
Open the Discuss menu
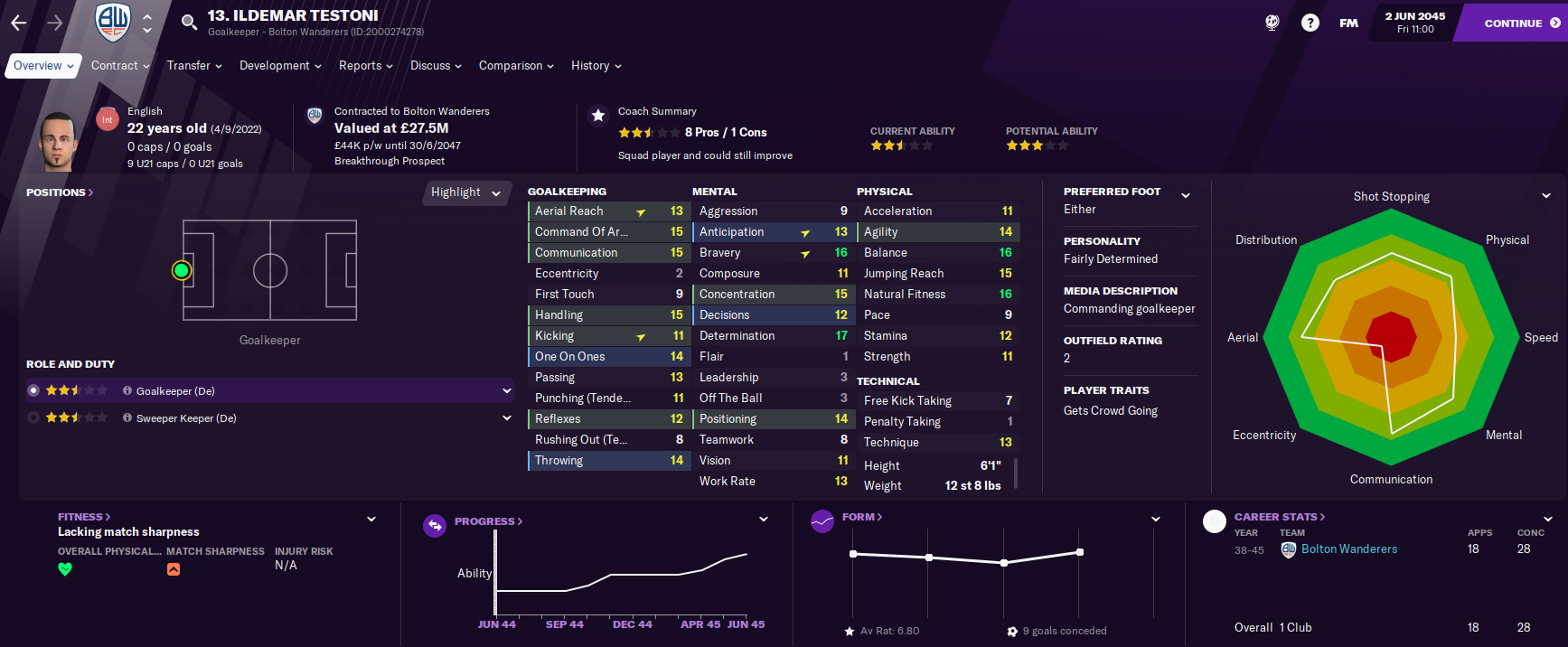pos(436,66)
